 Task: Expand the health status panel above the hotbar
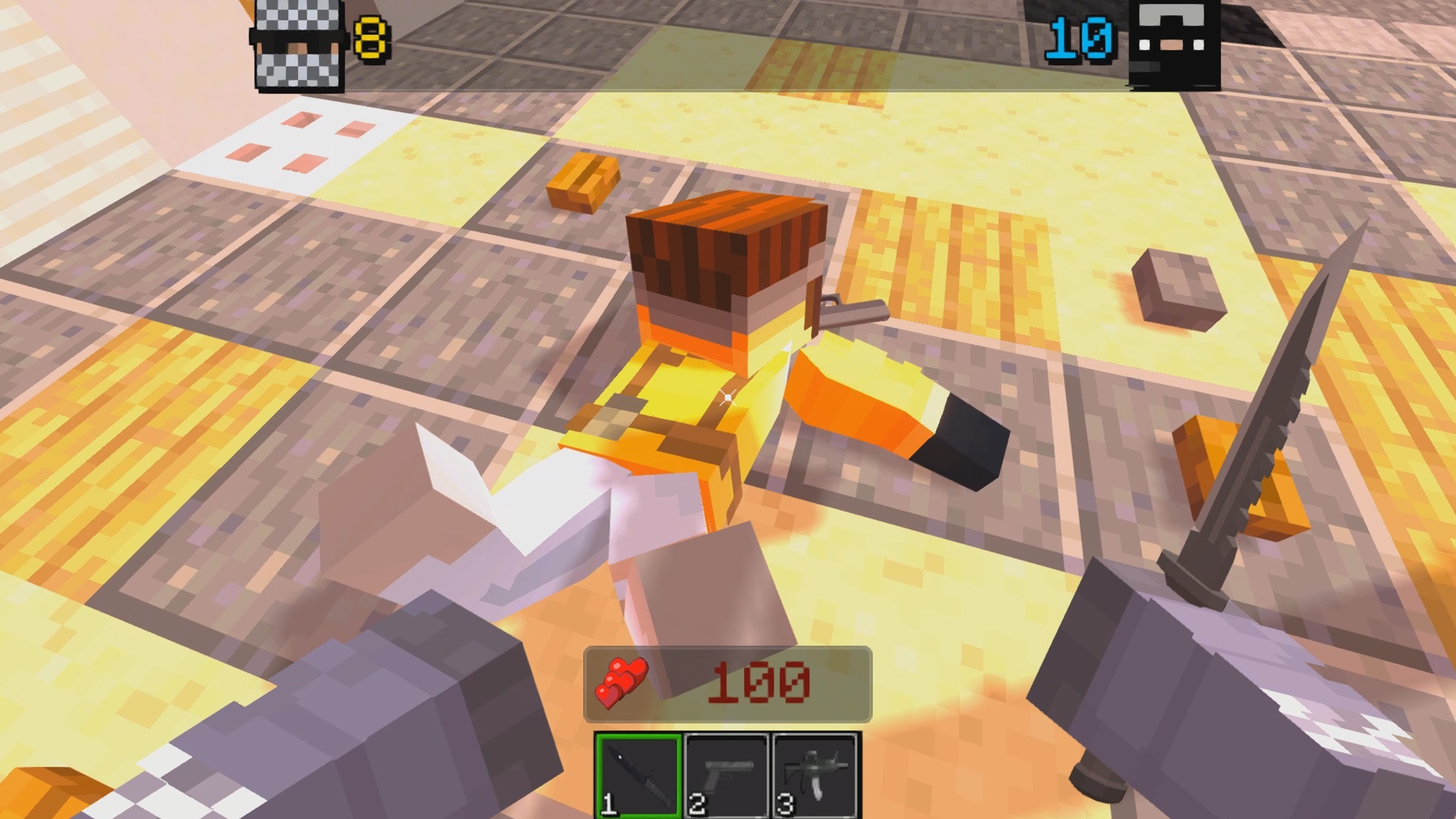coord(728,682)
